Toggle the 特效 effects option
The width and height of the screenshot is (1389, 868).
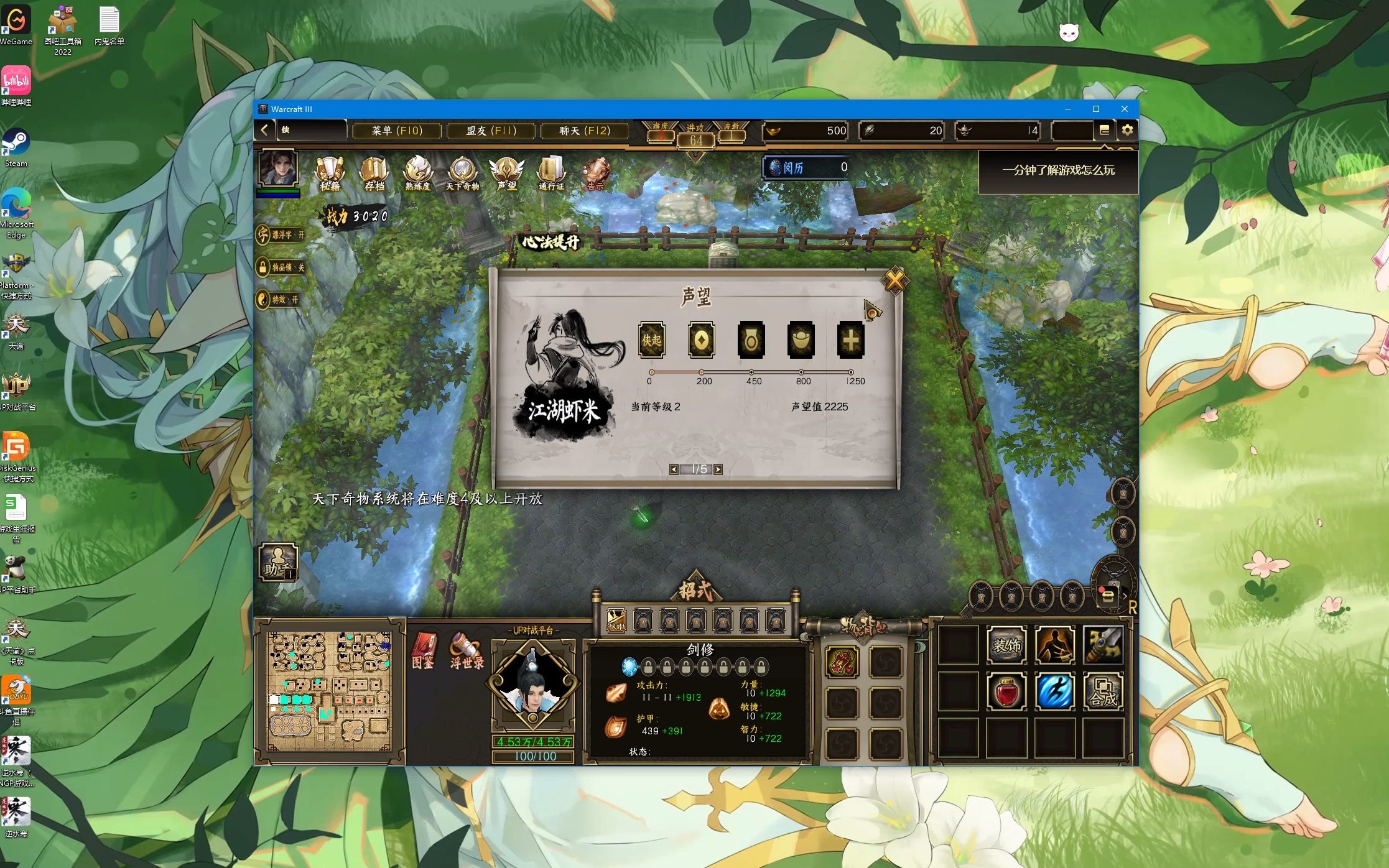[x=279, y=300]
